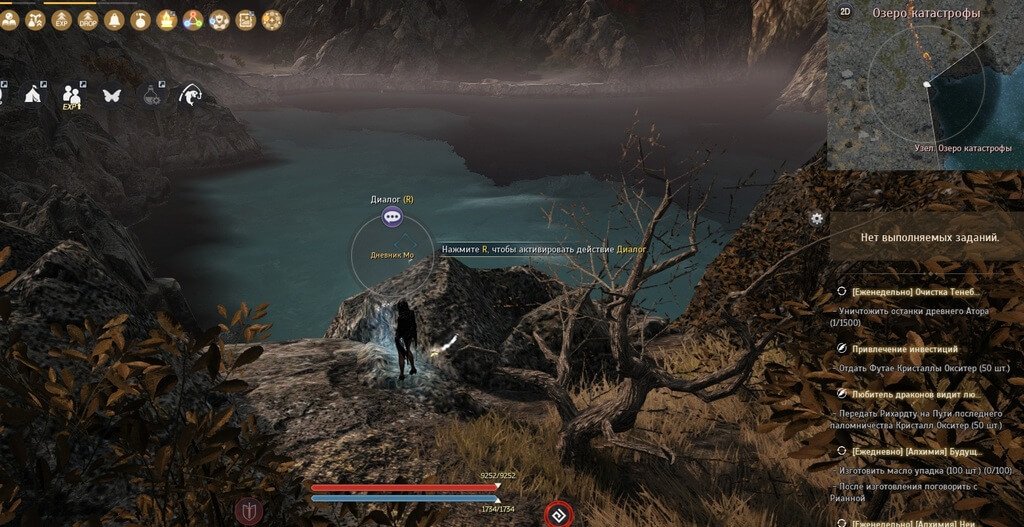Click the red diamond rune icon
The image size is (1024, 527).
tap(556, 514)
